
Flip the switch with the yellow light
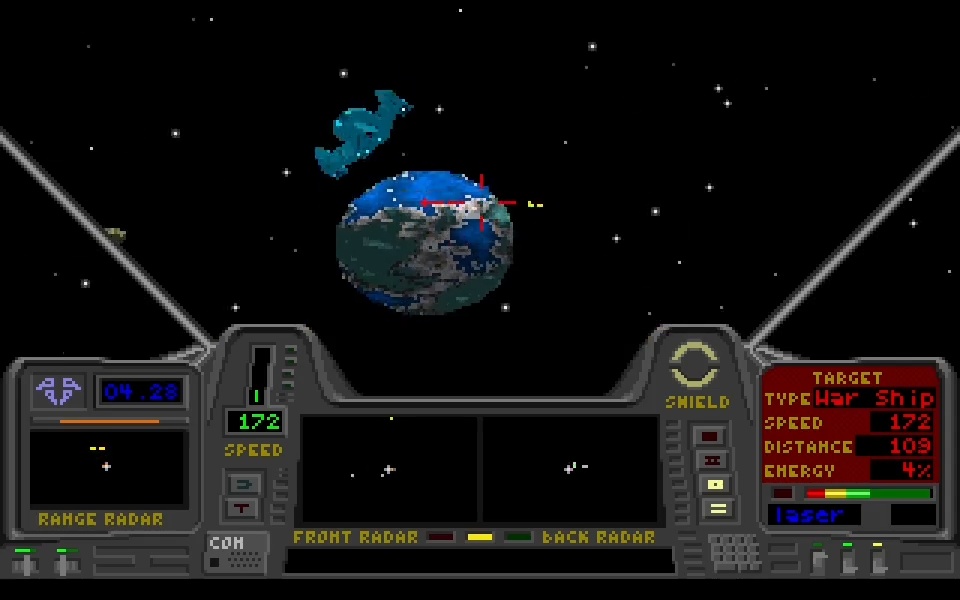[878, 558]
